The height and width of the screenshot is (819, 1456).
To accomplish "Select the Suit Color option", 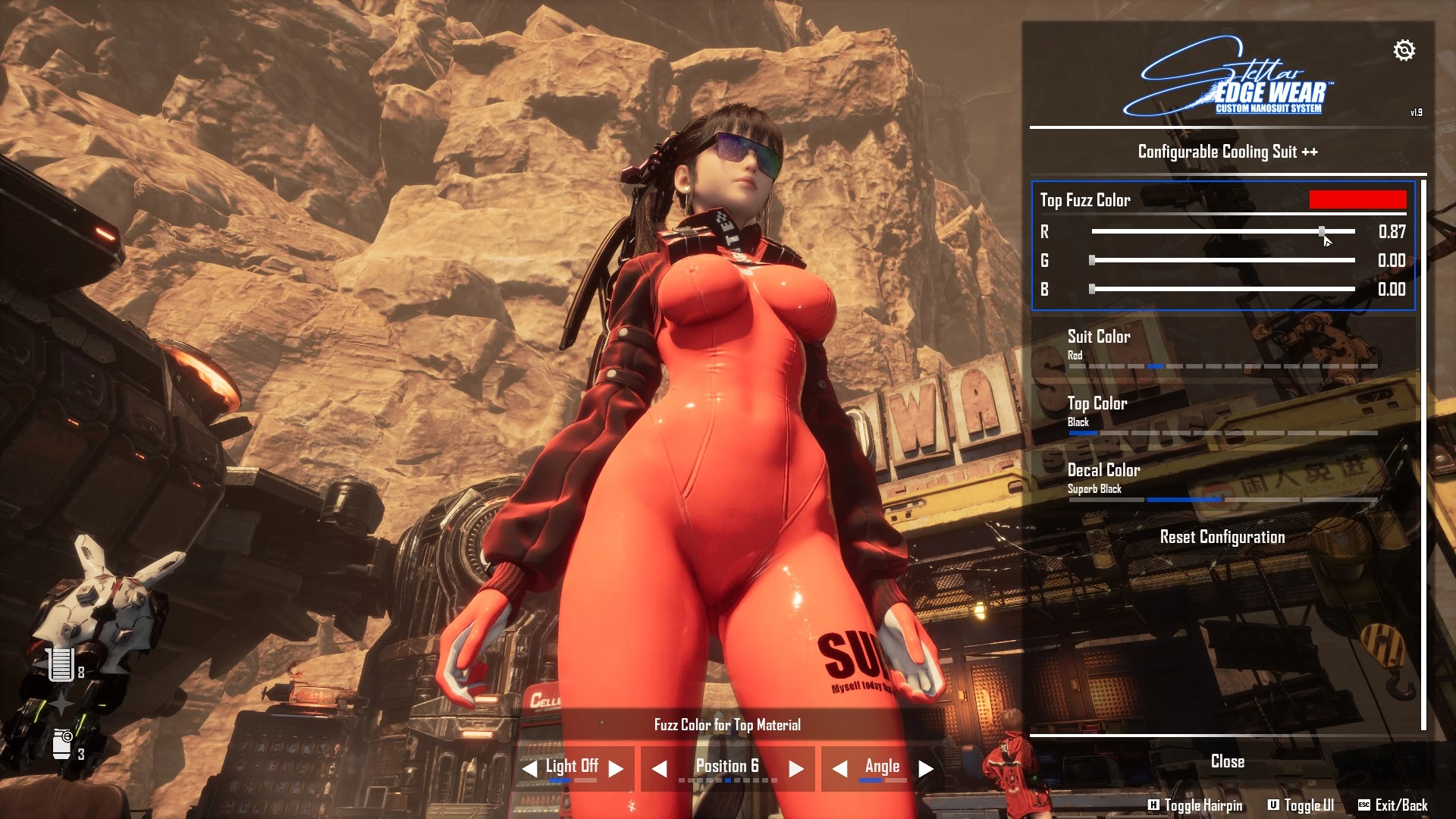I will [1099, 337].
